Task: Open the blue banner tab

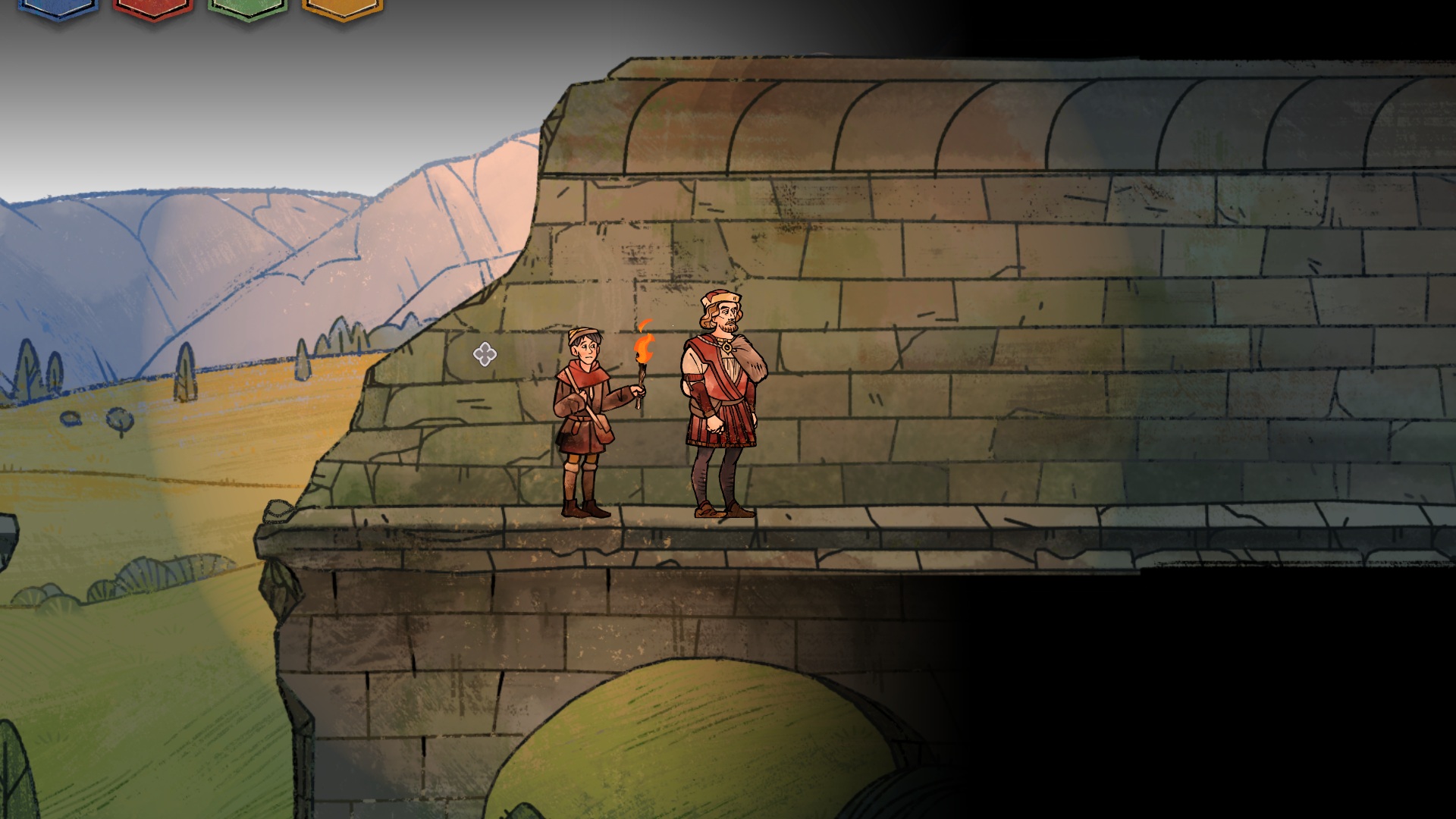Action: coord(58,8)
